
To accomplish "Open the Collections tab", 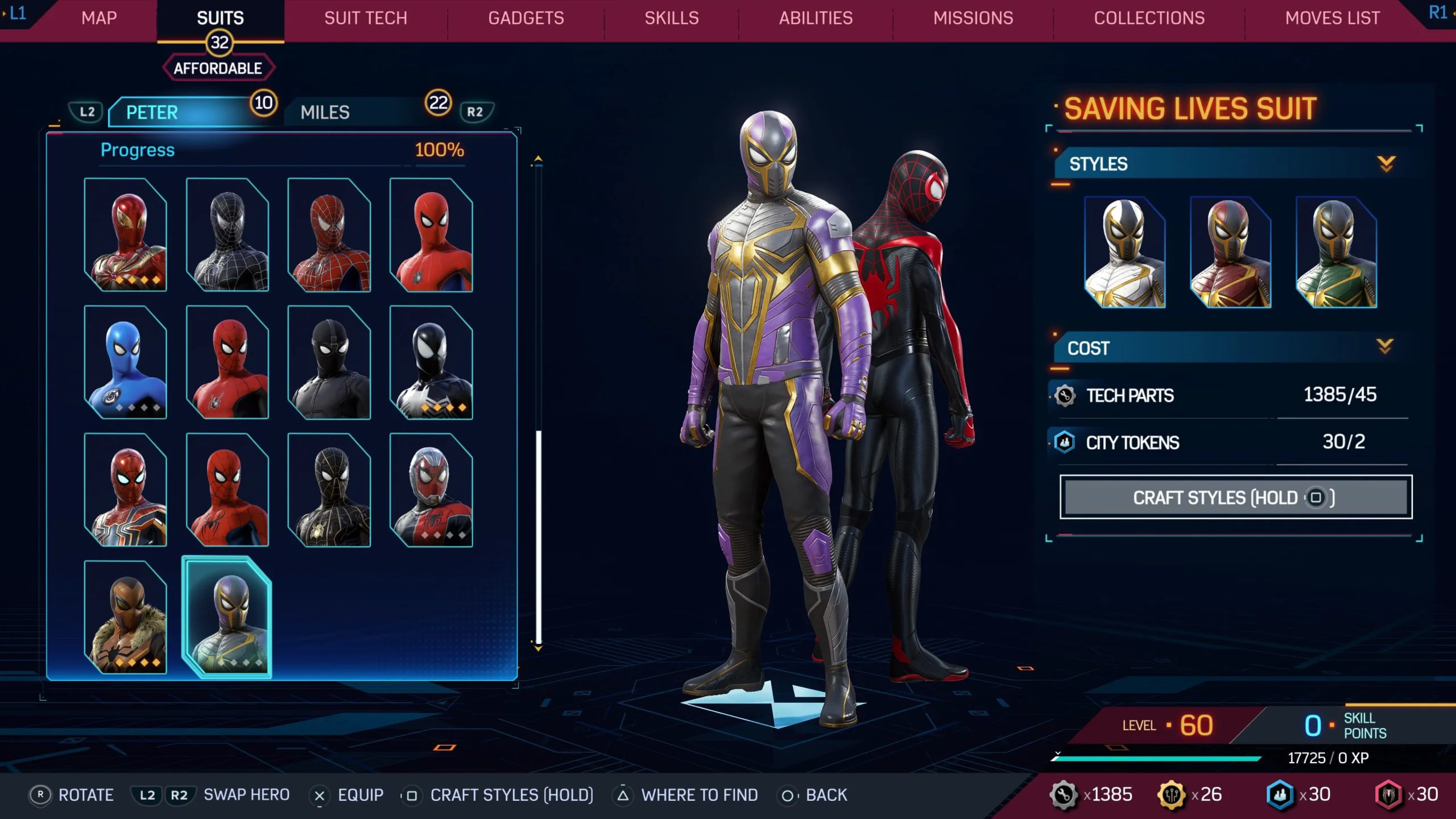I will pyautogui.click(x=1149, y=18).
